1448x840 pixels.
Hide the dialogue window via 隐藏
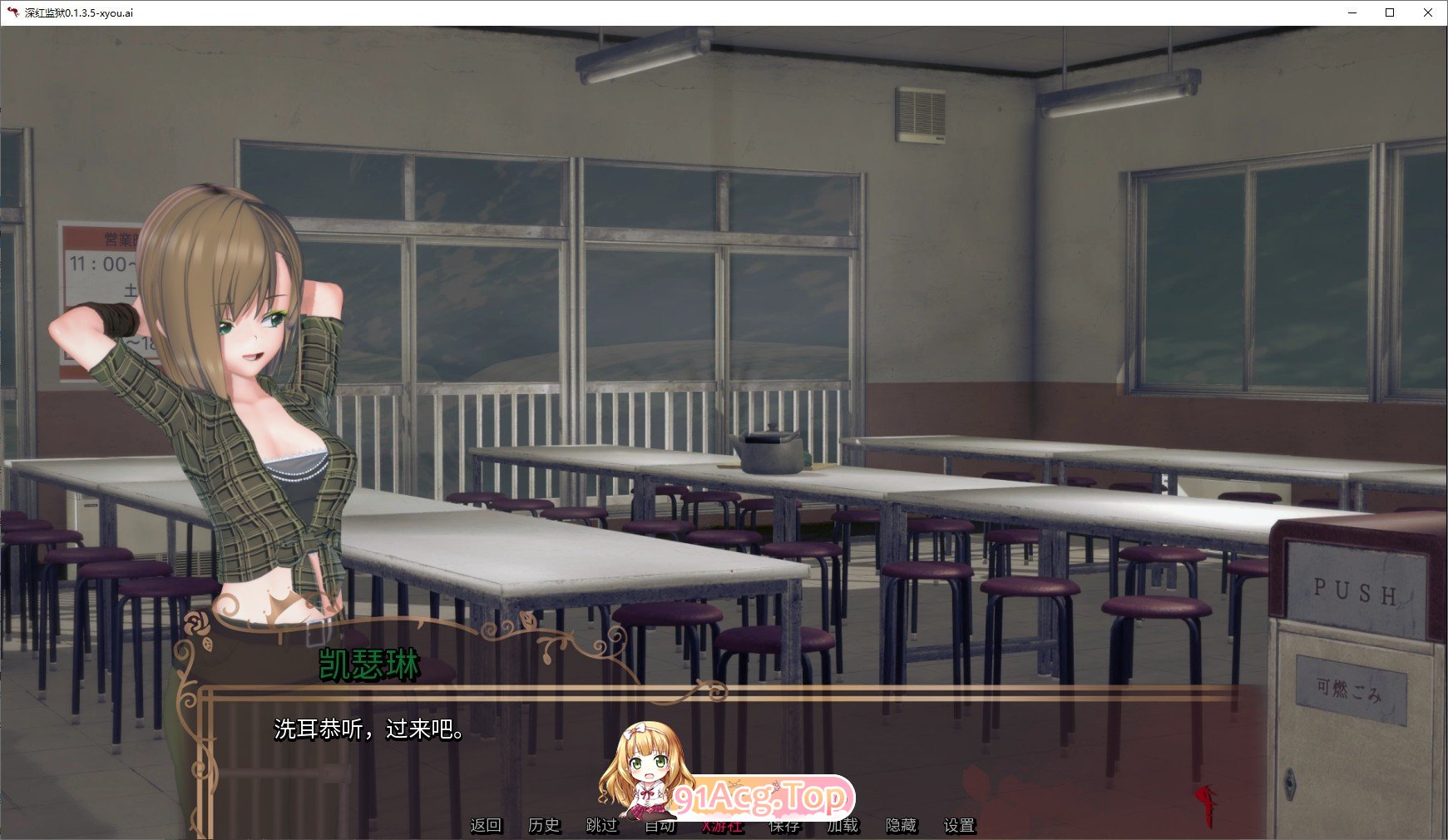click(x=902, y=825)
